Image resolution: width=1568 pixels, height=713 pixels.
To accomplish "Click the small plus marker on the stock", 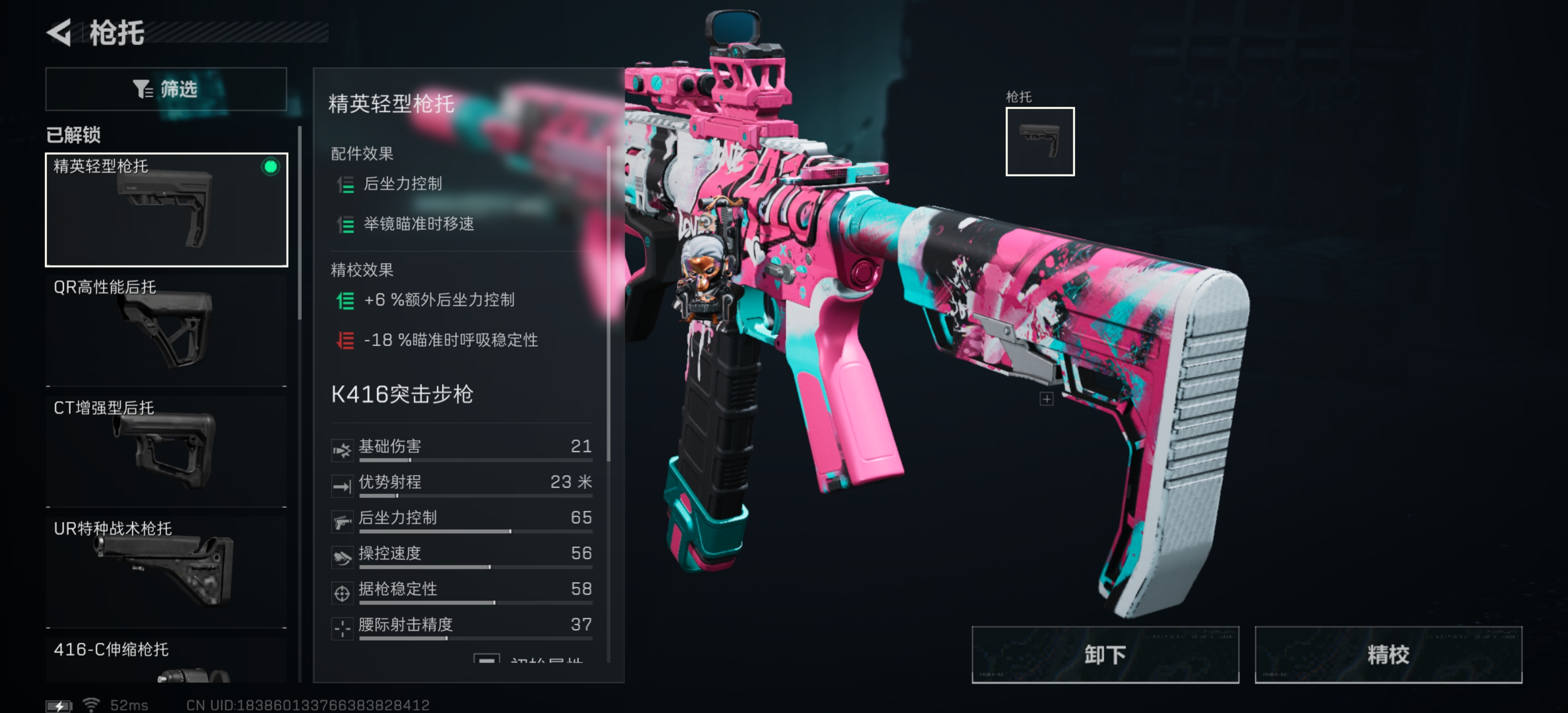I will tap(1046, 399).
